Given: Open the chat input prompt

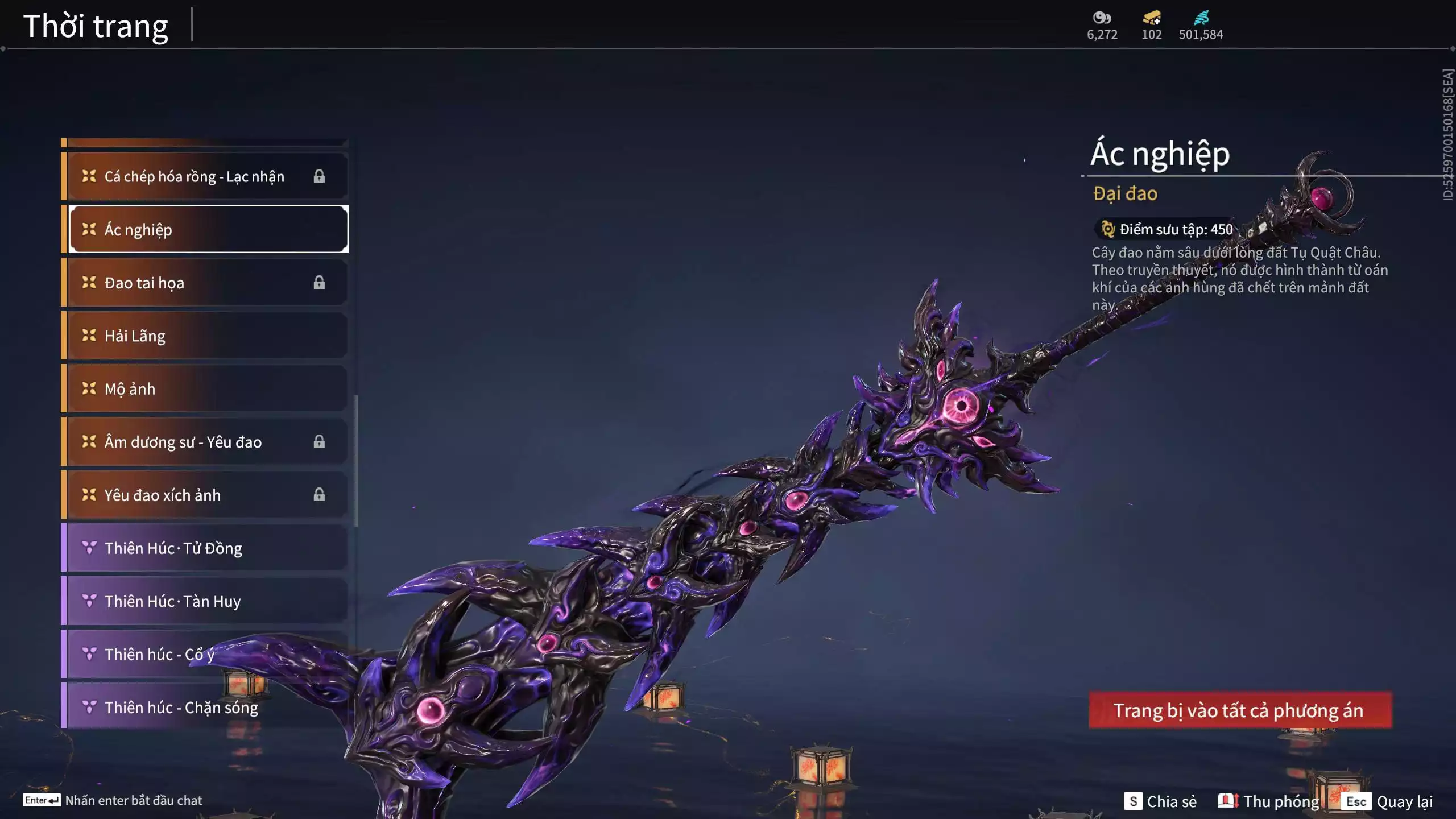Looking at the screenshot, I should click(113, 800).
